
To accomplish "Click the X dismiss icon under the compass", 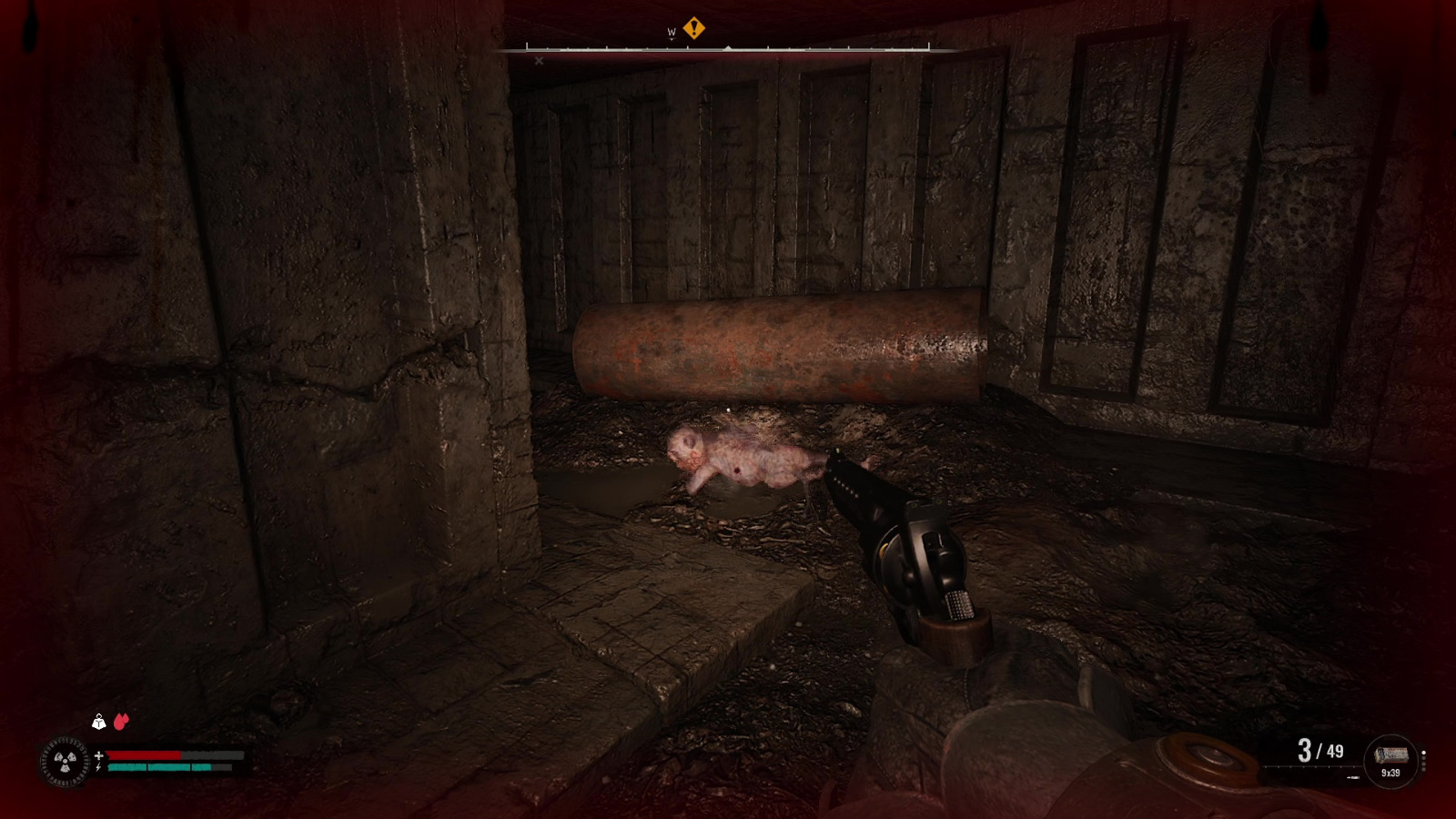I will coord(539,61).
